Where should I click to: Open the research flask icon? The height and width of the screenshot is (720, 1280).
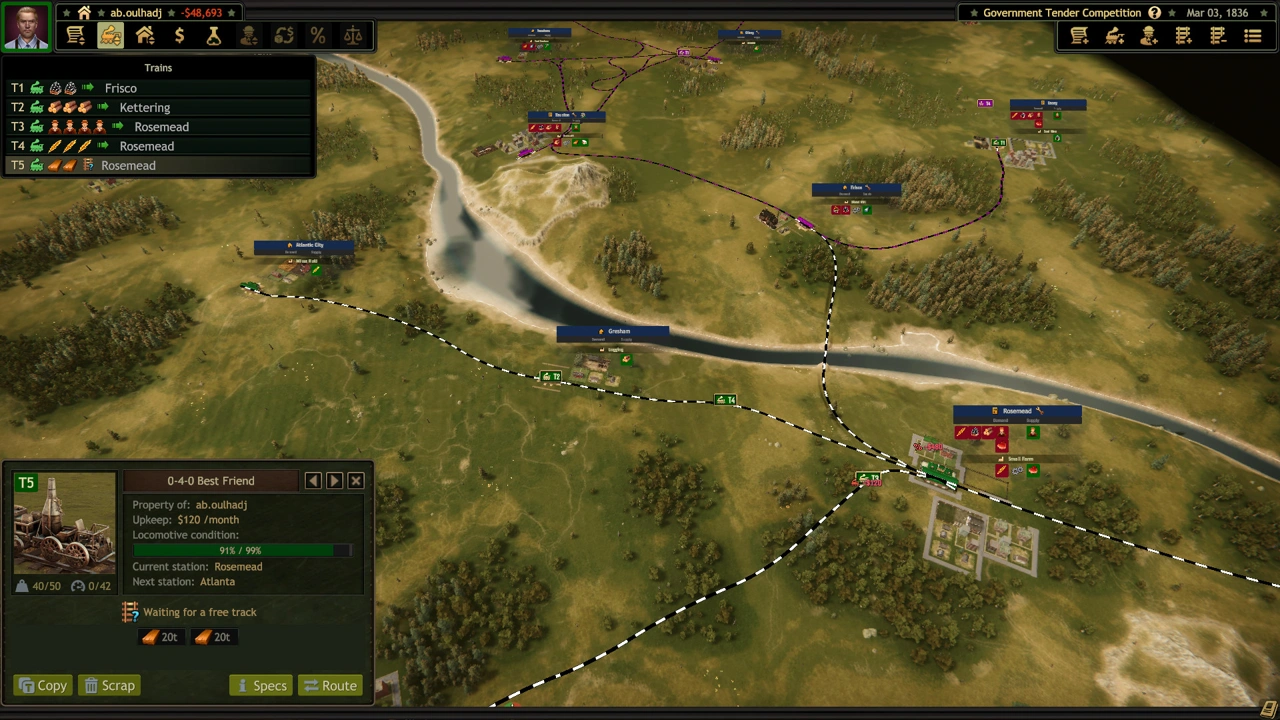(213, 36)
